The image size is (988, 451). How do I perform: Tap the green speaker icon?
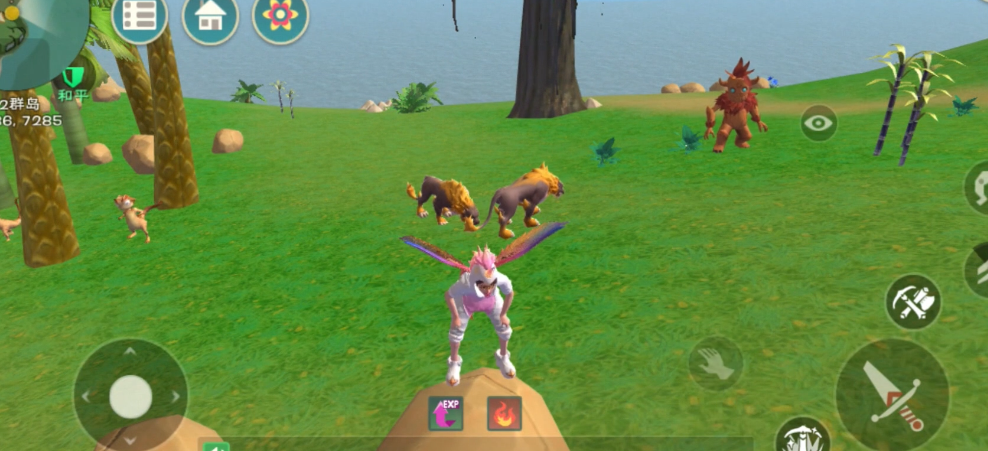click(214, 447)
